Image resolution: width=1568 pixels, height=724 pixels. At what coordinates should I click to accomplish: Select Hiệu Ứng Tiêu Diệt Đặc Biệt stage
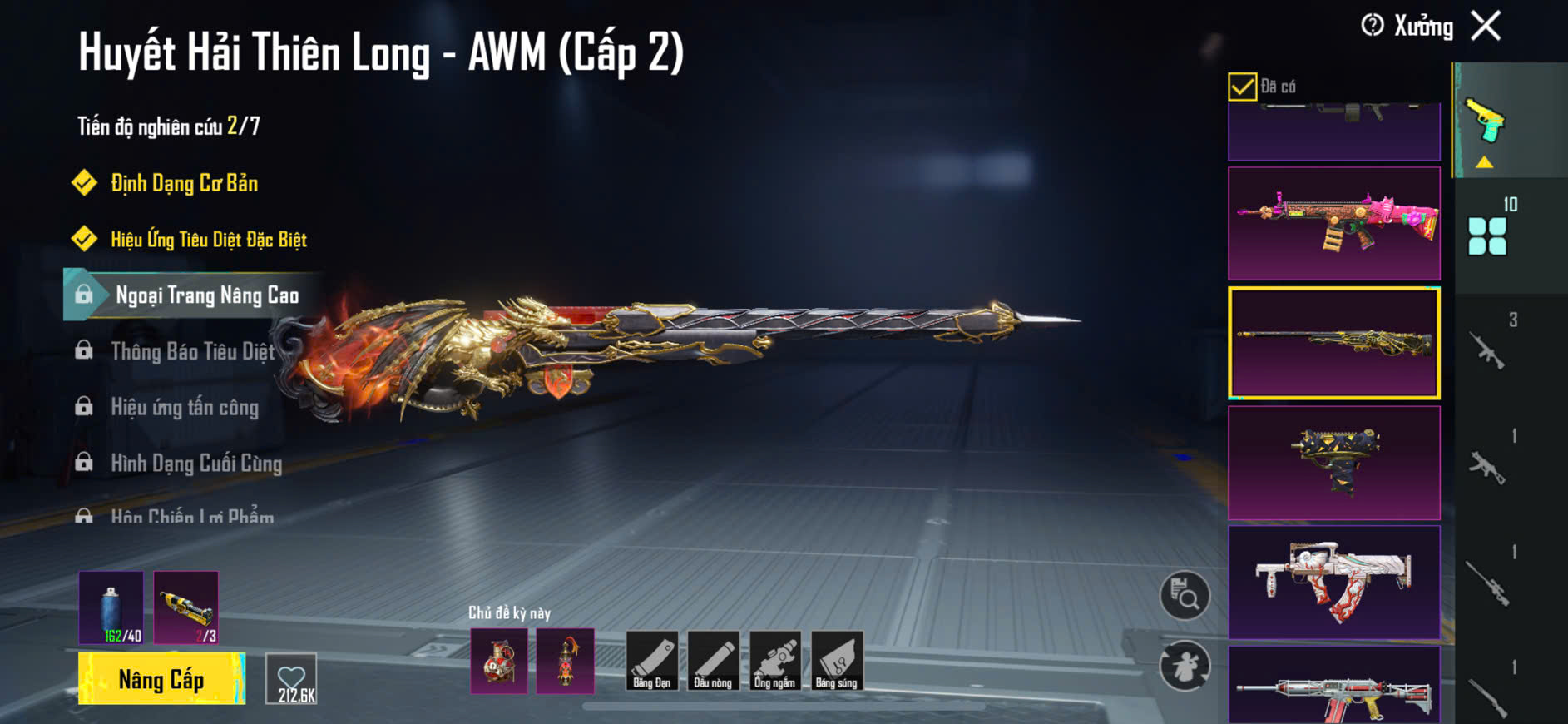(208, 240)
